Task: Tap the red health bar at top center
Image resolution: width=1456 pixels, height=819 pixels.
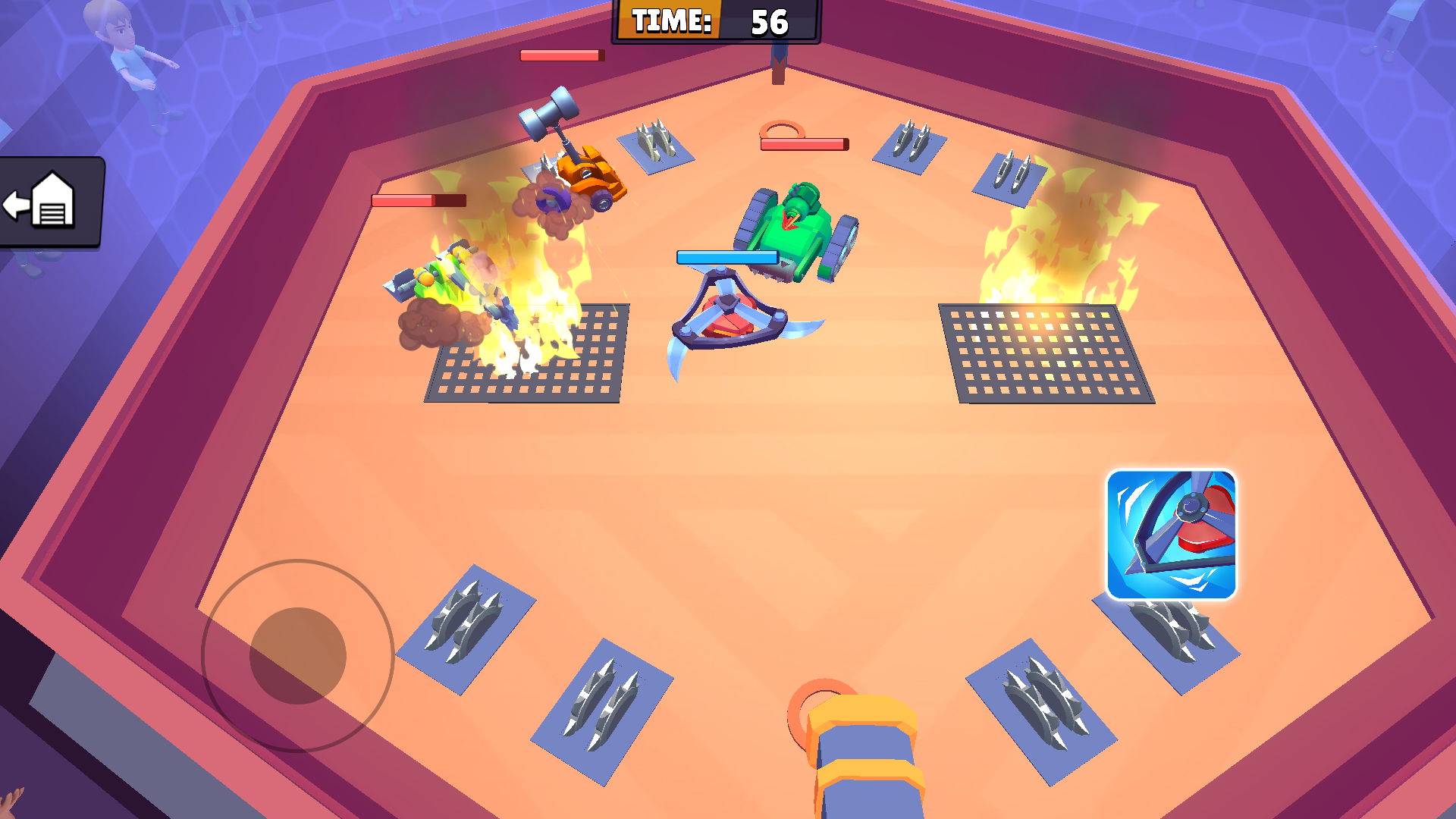Action: [561, 55]
